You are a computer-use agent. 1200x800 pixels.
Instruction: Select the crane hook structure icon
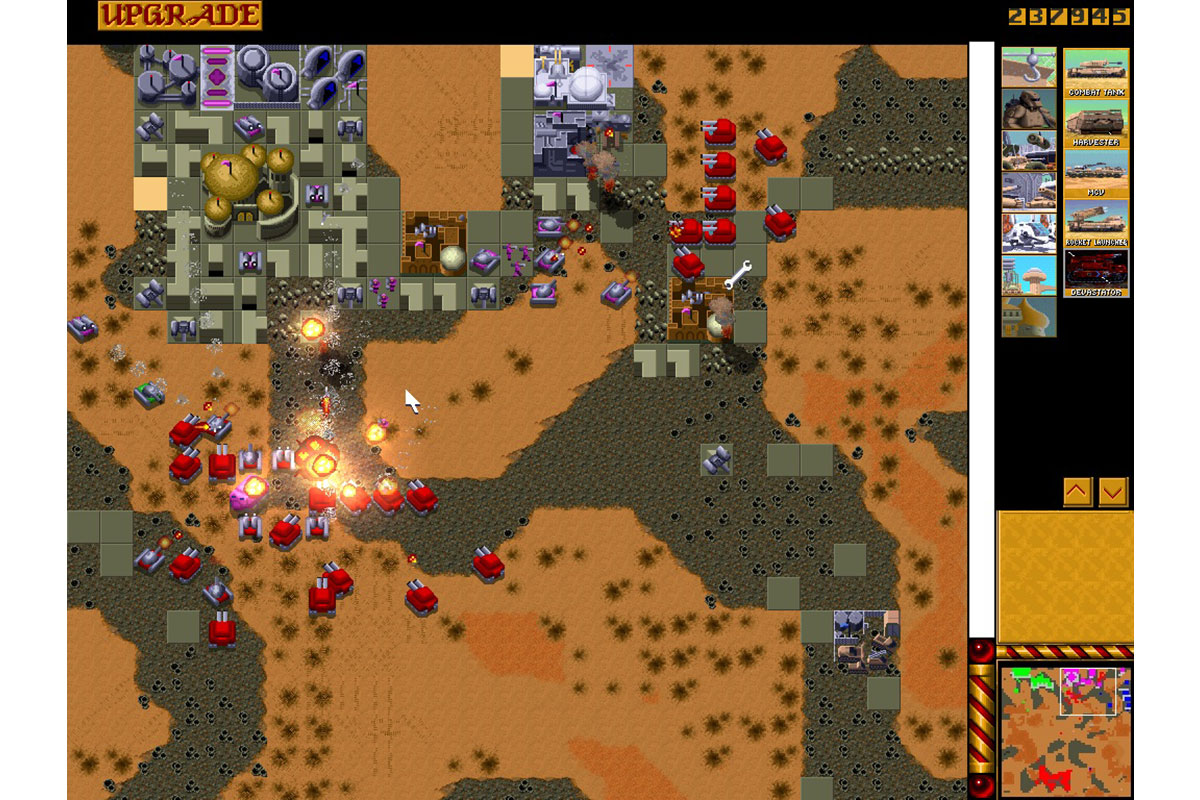click(1029, 67)
